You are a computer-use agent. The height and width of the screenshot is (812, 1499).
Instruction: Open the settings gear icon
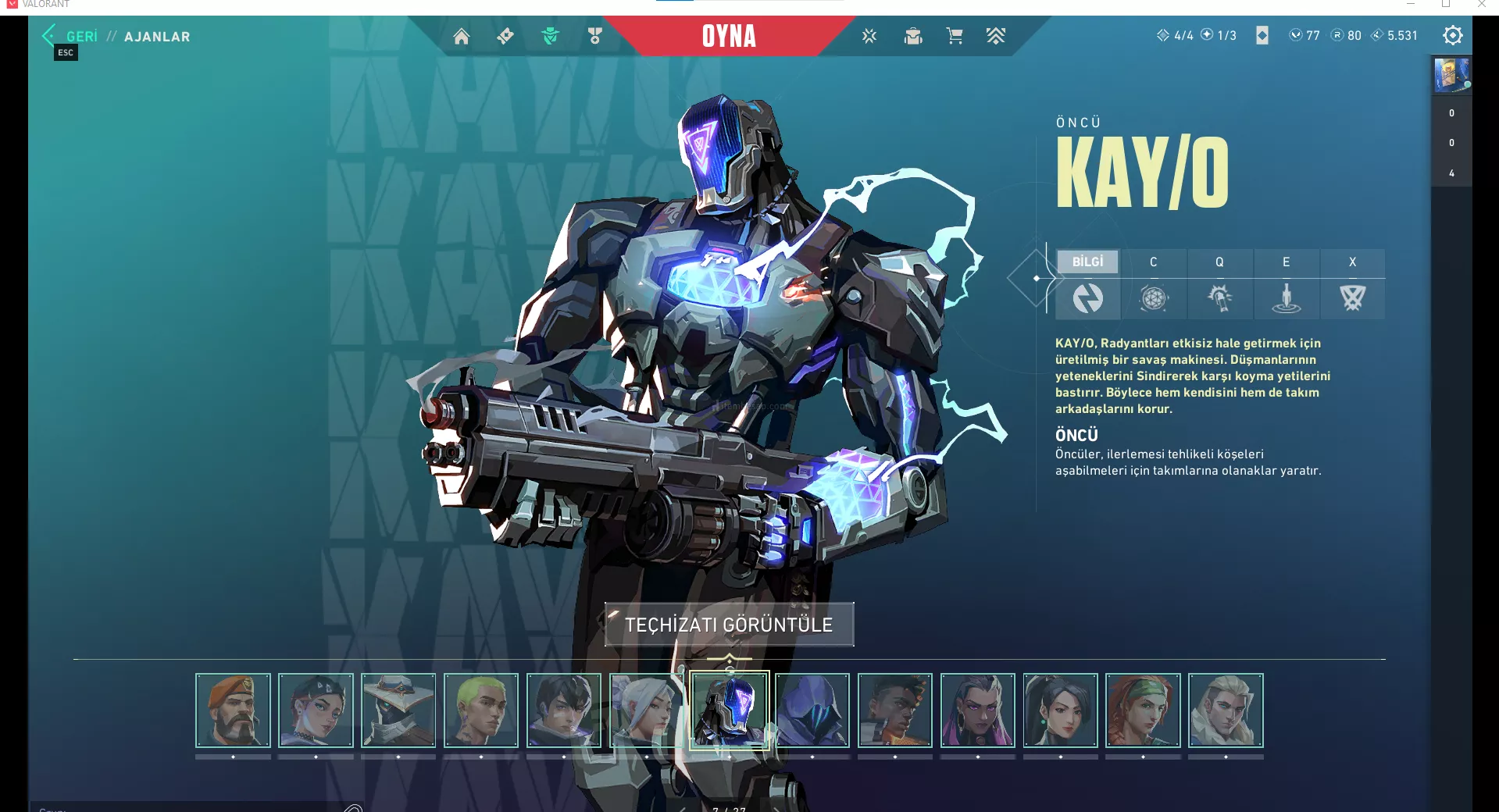1452,35
